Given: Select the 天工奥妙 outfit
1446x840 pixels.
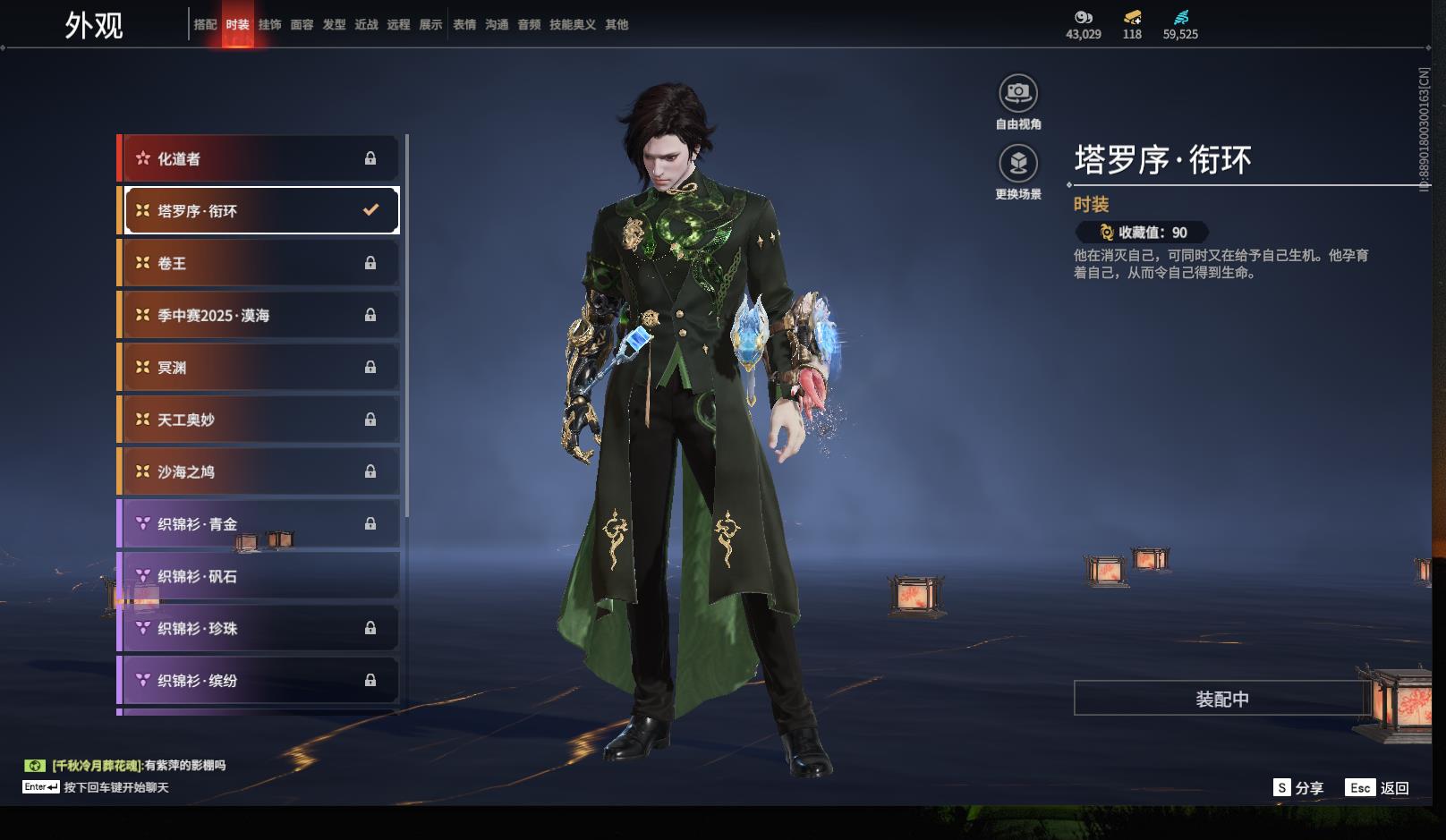Looking at the screenshot, I should point(259,420).
